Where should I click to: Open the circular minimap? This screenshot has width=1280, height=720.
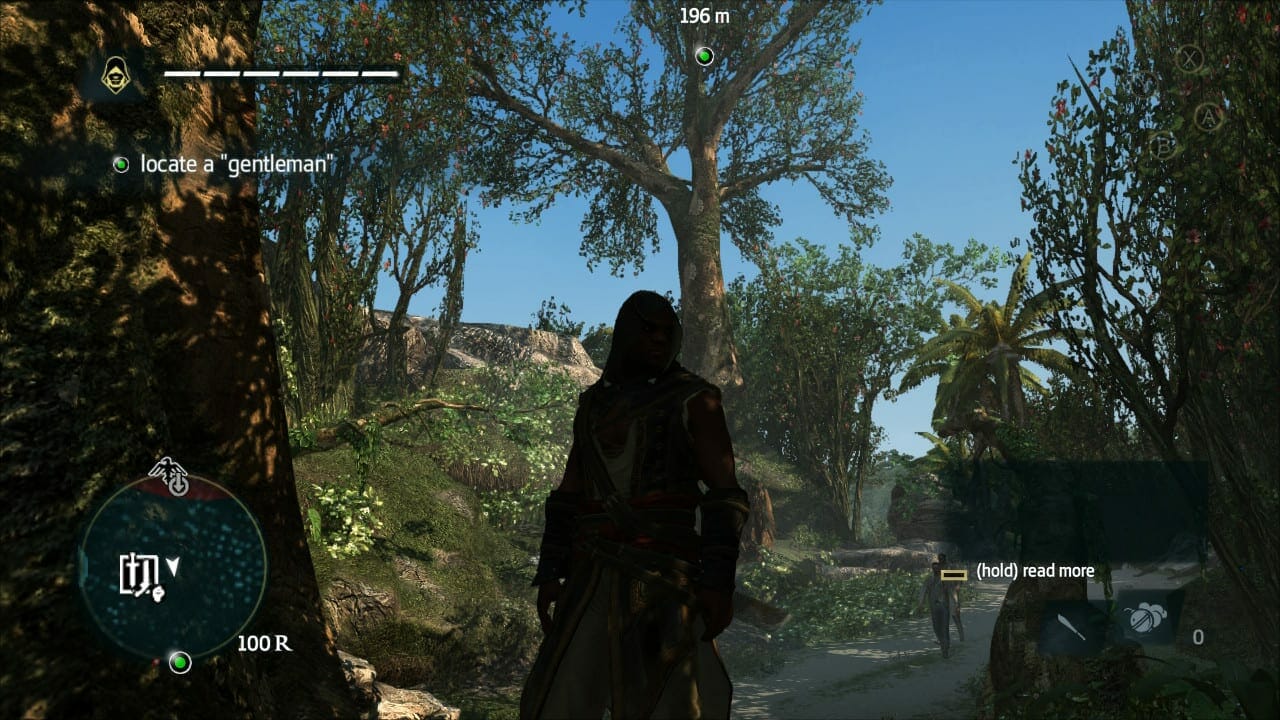pyautogui.click(x=172, y=572)
